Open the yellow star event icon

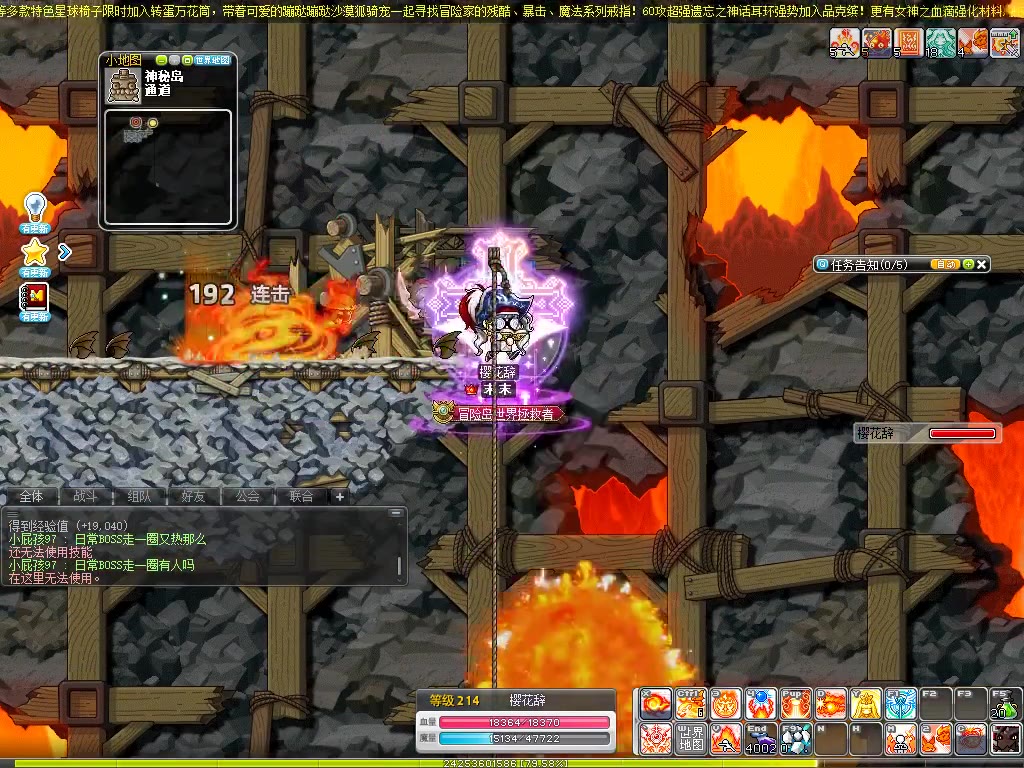(36, 252)
